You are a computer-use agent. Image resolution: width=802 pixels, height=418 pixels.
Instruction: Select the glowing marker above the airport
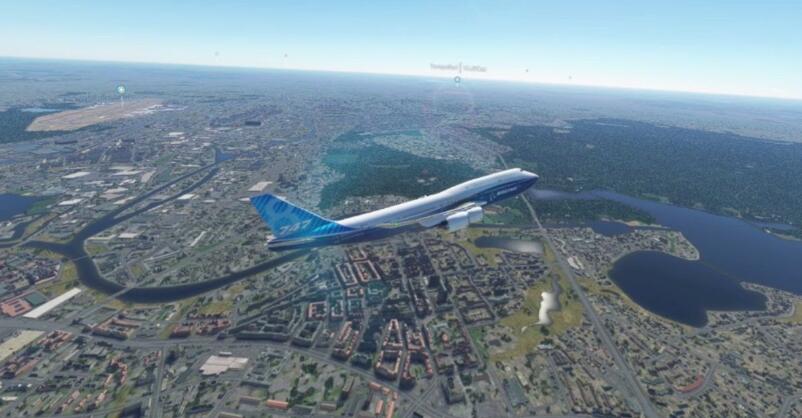click(x=121, y=90)
